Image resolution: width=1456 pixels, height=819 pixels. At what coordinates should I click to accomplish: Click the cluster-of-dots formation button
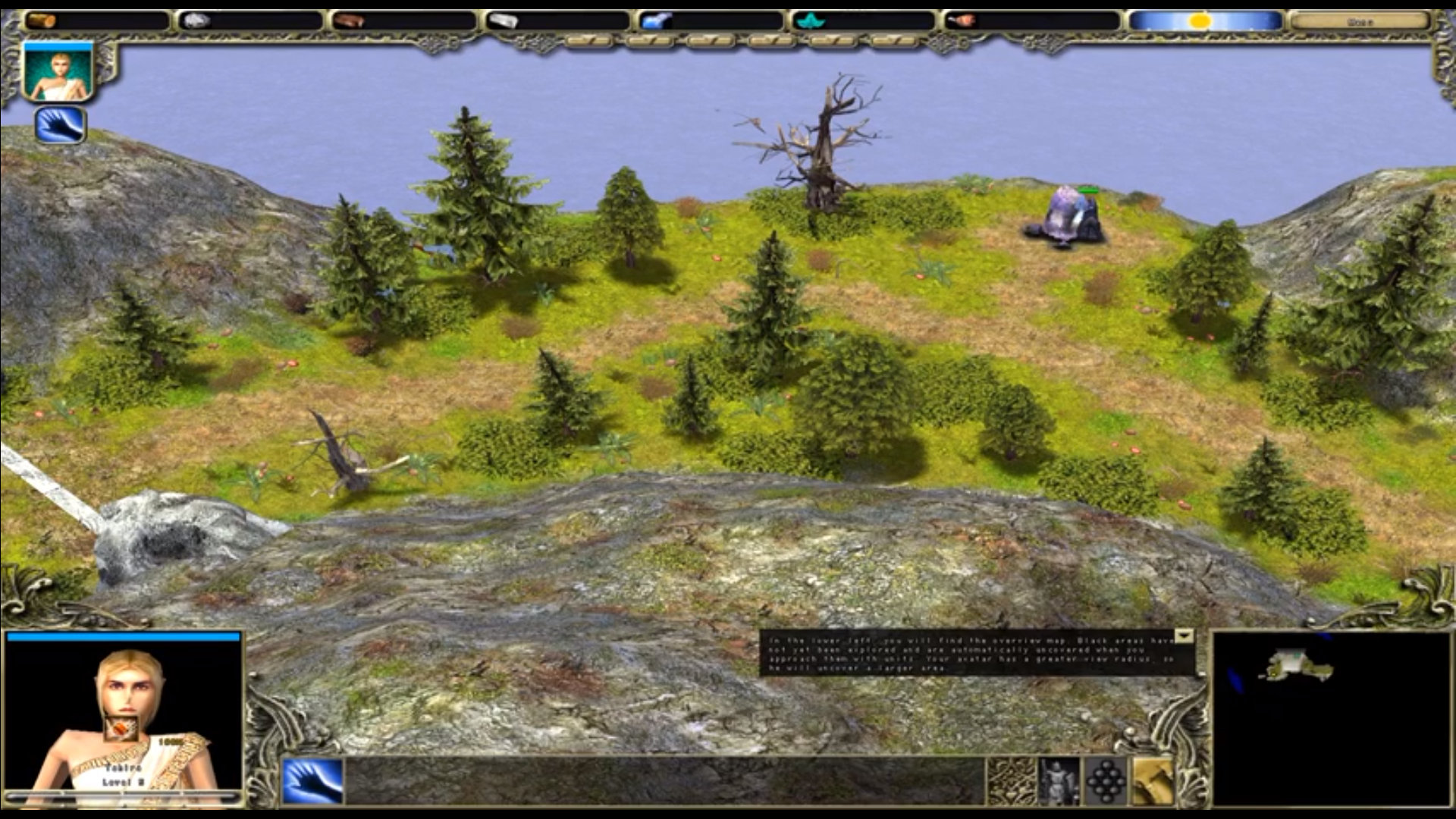(x=1106, y=781)
